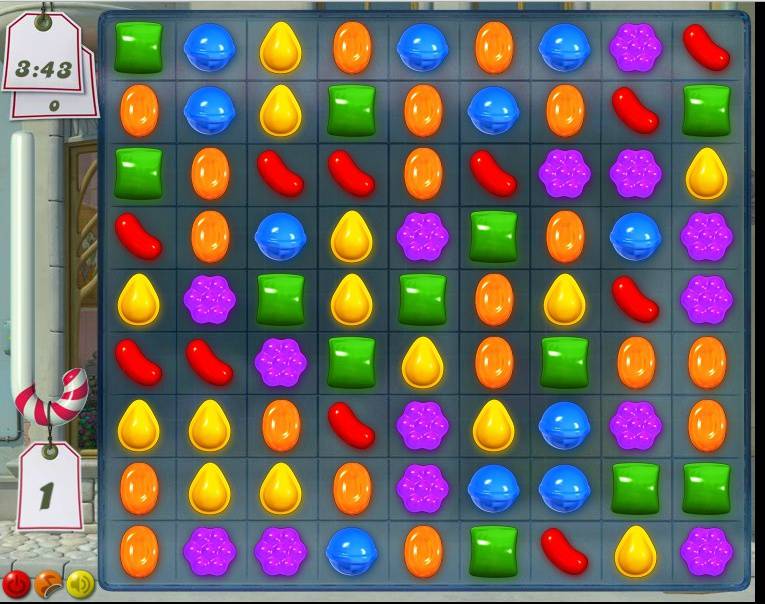The height and width of the screenshot is (604, 765).
Task: Choose the purple candy in the bottom-right corner
Action: tap(706, 550)
